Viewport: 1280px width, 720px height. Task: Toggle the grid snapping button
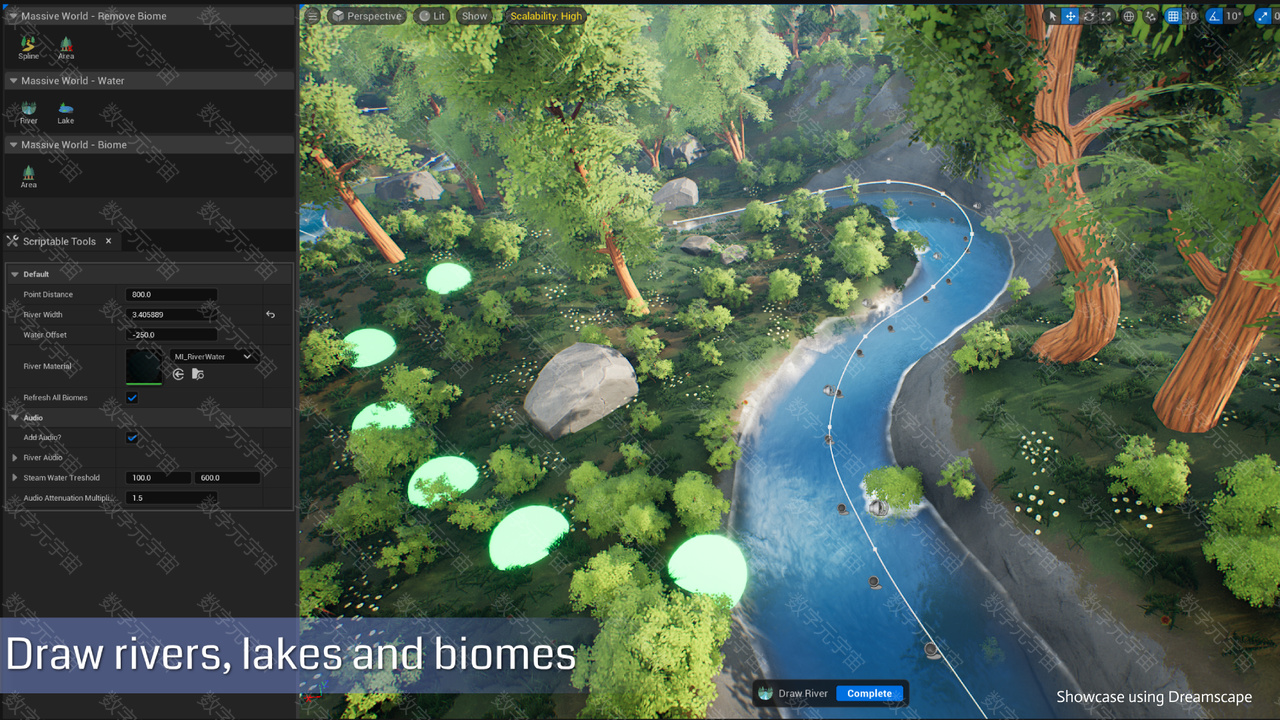1173,16
